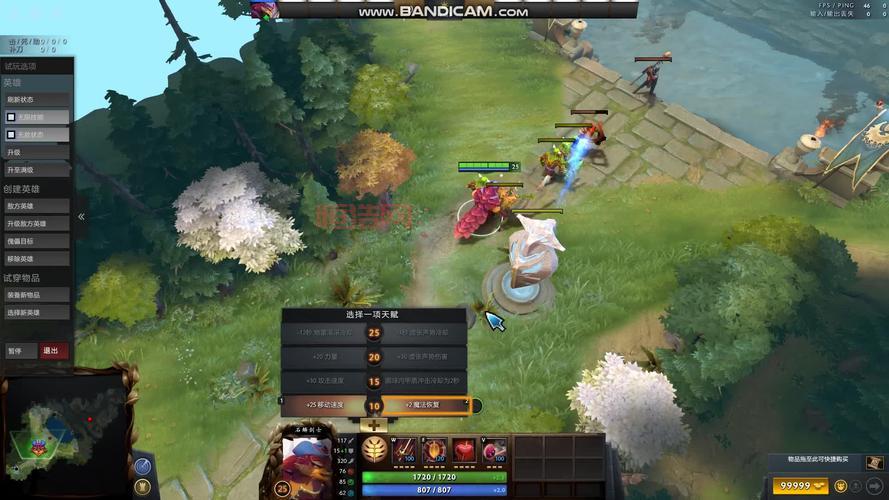
Task: Click the 移除英雄 remove heroes button
Action: (x=36, y=259)
